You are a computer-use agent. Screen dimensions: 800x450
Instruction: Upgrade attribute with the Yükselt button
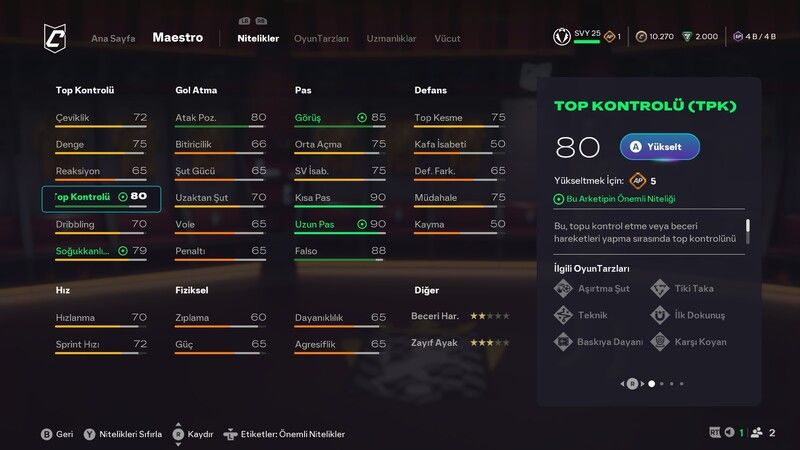point(659,147)
